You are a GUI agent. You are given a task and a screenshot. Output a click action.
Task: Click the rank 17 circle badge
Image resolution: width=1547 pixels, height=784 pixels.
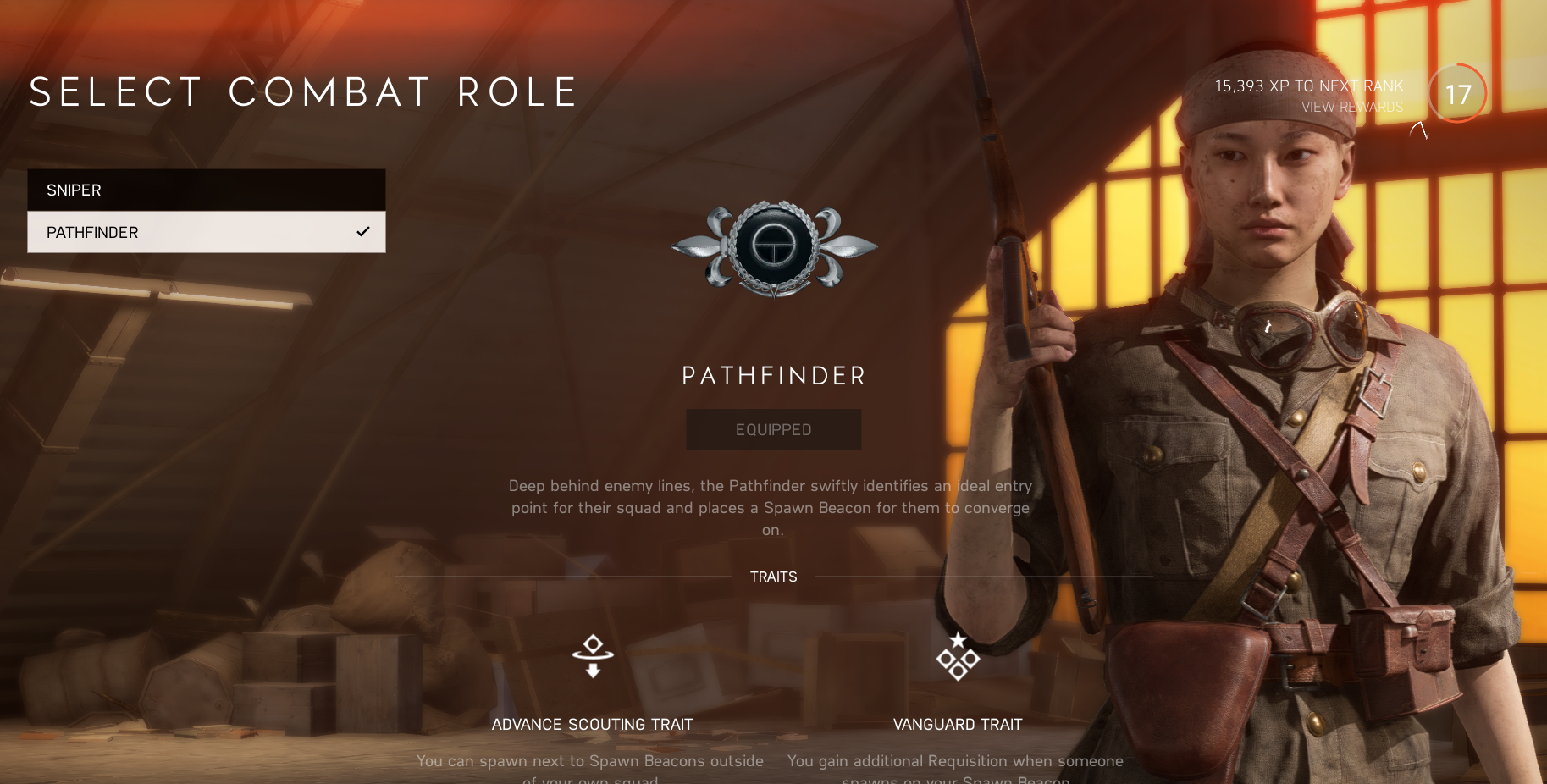click(x=1457, y=94)
